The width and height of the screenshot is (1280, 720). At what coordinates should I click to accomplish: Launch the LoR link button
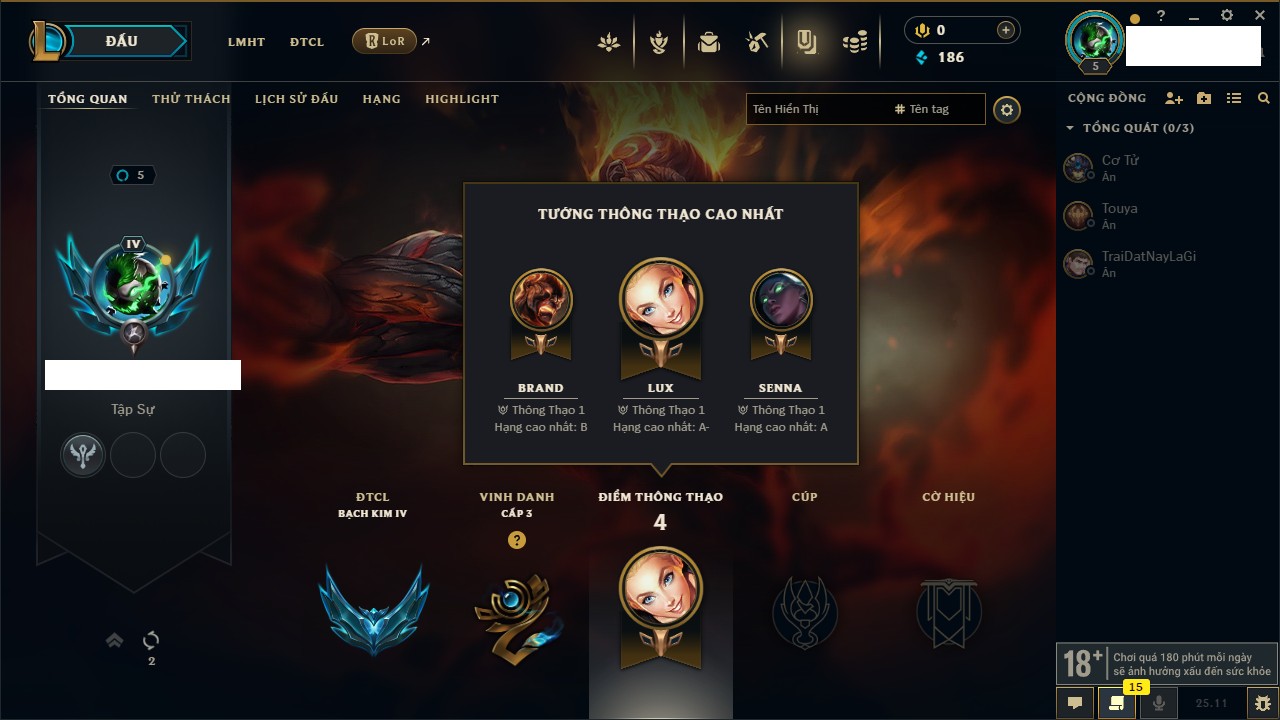pyautogui.click(x=385, y=41)
